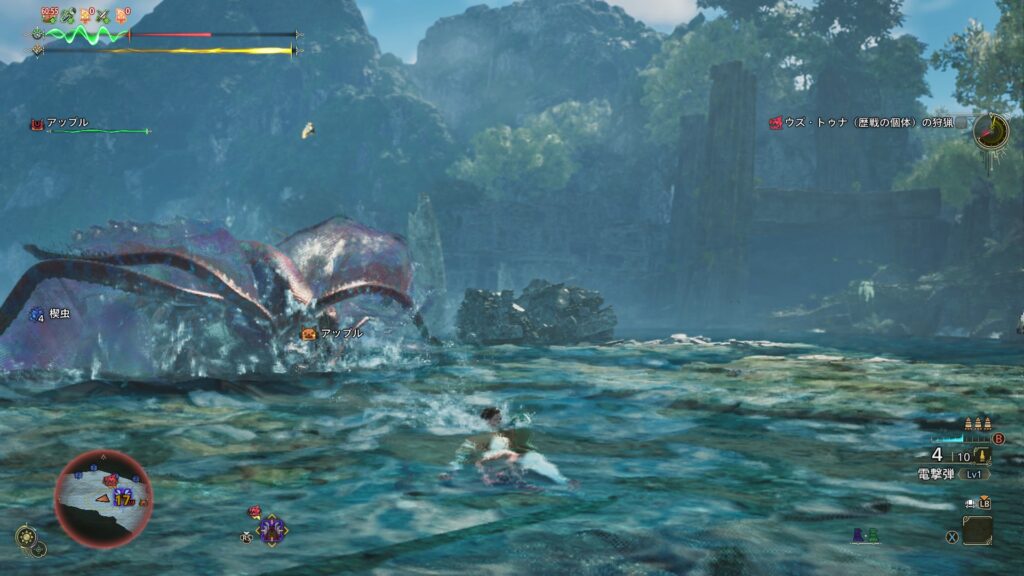Click the purple monster target icon
Image resolution: width=1024 pixels, height=576 pixels.
272,529
